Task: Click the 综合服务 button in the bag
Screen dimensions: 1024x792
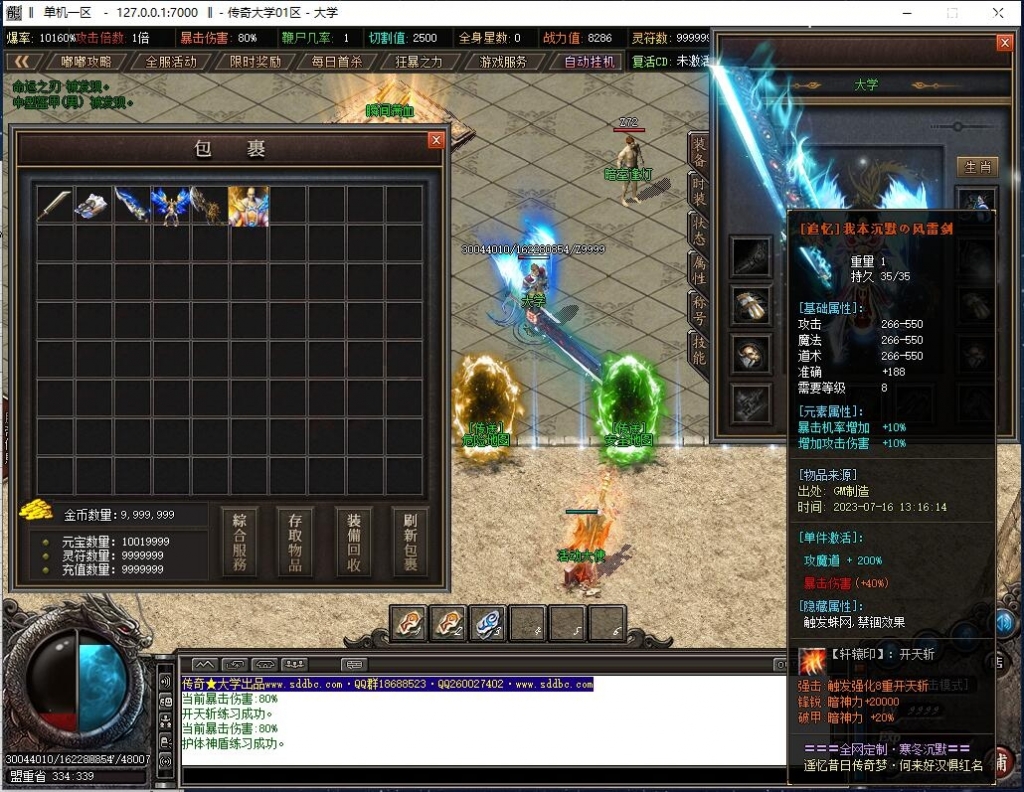Action: [239, 543]
